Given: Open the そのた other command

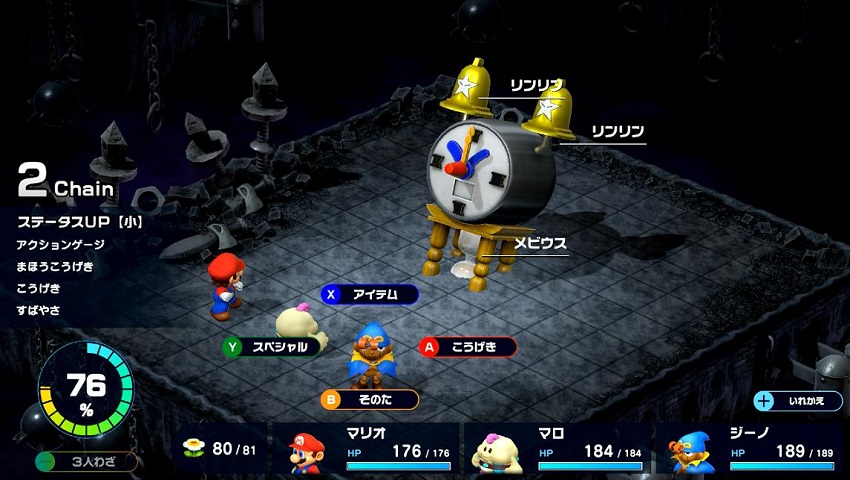Looking at the screenshot, I should (370, 400).
